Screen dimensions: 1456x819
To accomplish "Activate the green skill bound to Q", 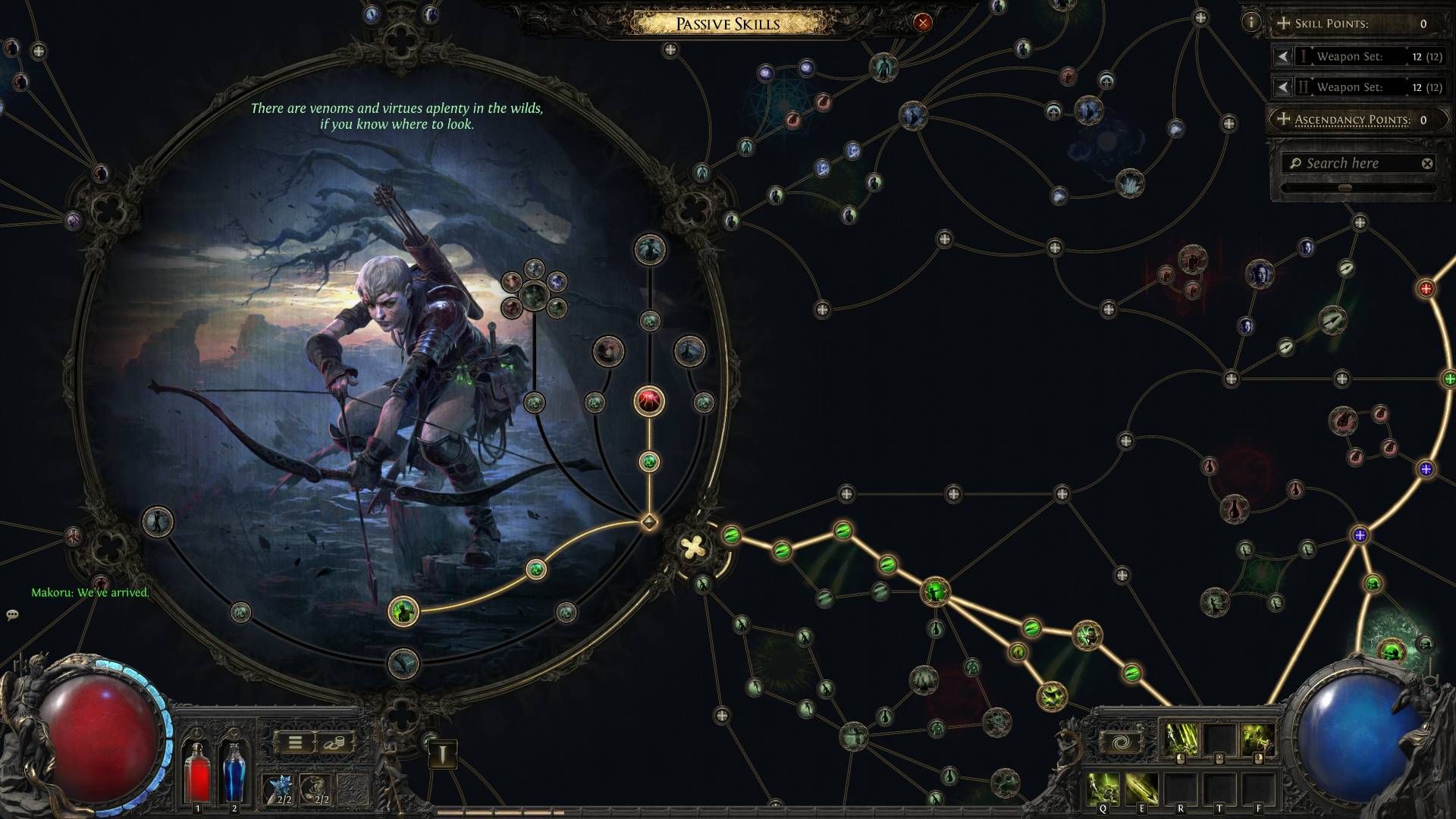I will [1103, 789].
